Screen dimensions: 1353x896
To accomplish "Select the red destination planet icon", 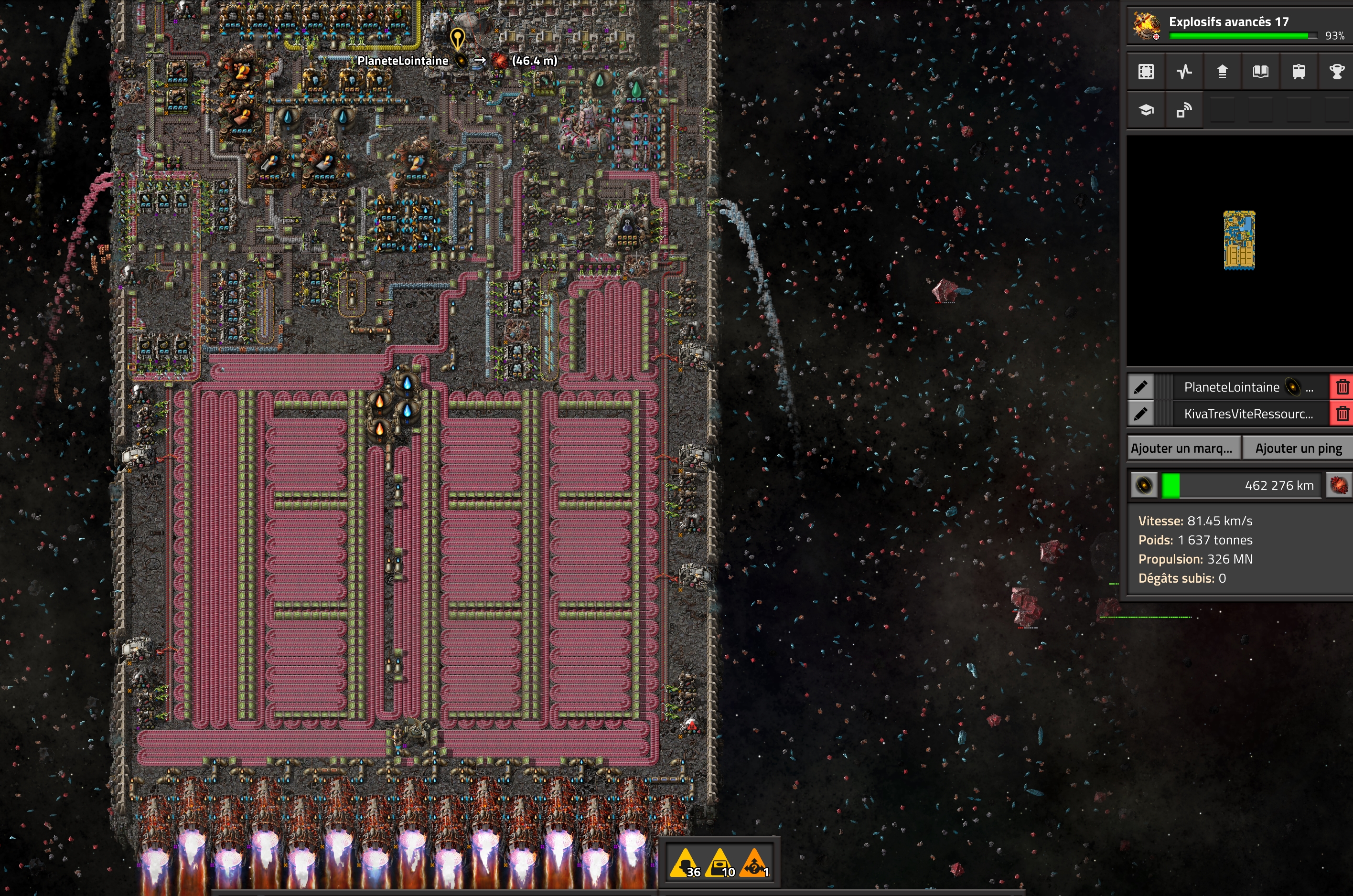I will 1339,485.
